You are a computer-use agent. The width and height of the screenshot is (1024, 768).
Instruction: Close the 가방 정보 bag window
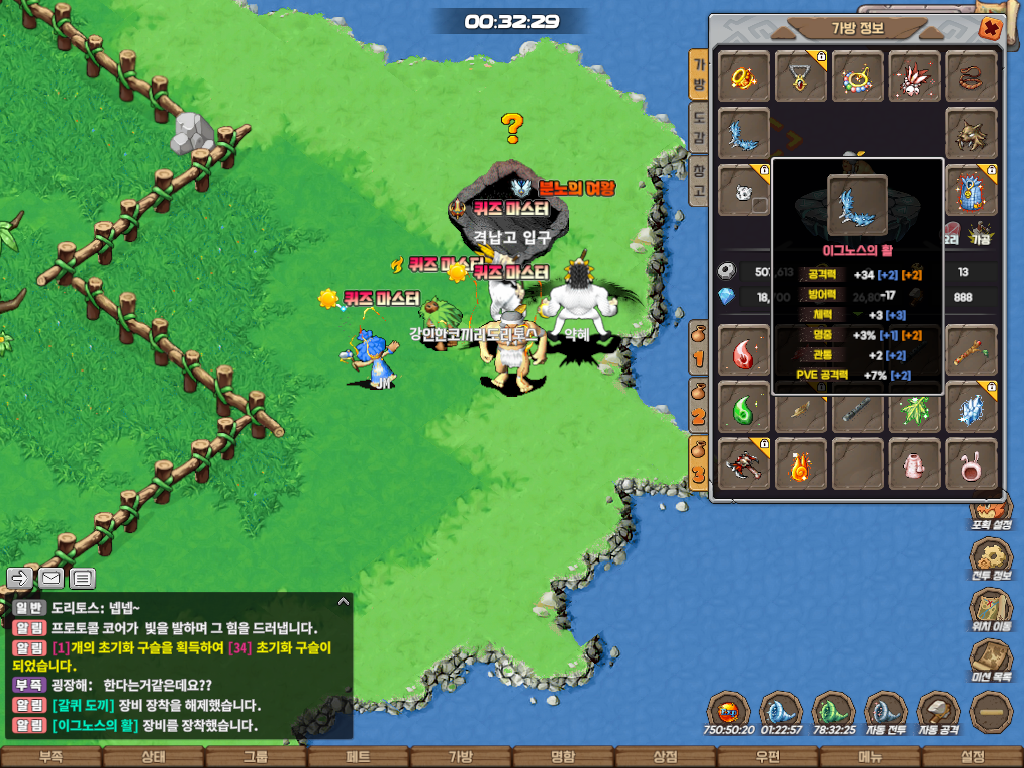(x=990, y=28)
